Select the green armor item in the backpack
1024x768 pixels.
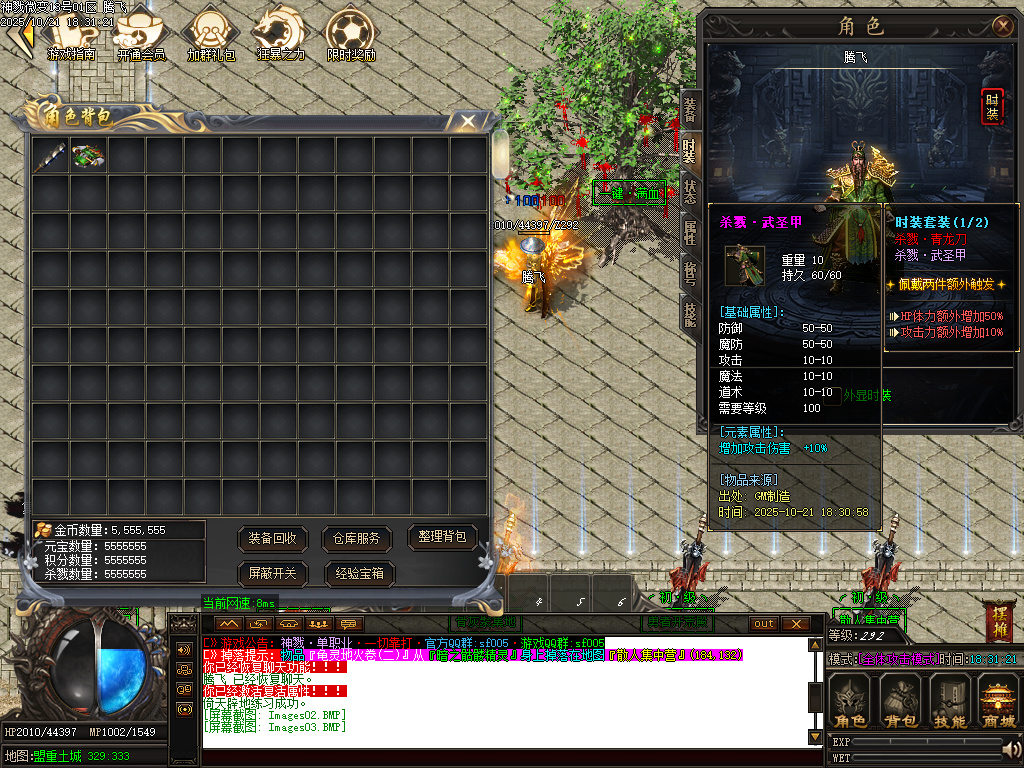88,156
